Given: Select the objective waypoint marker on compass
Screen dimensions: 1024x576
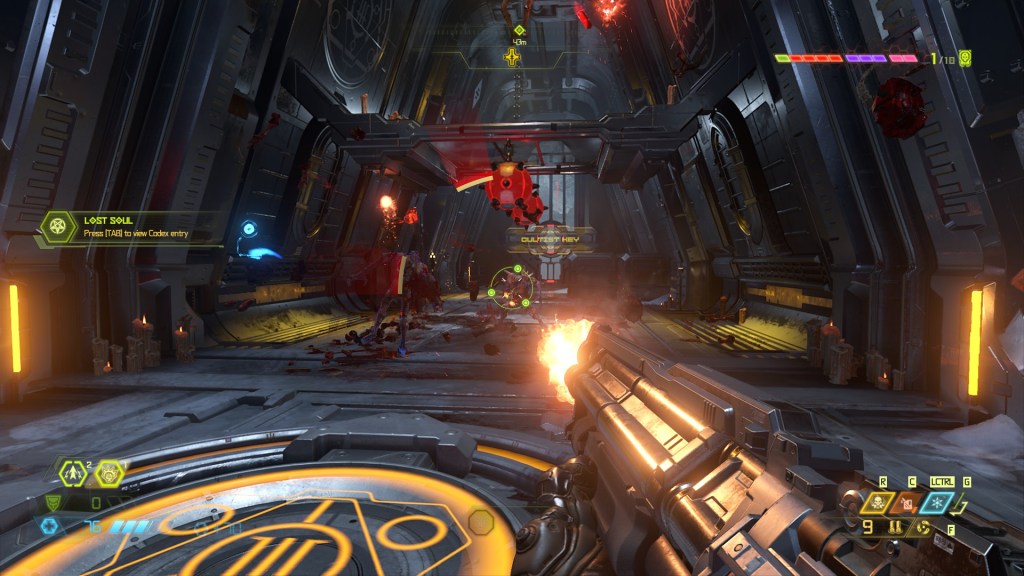Looking at the screenshot, I should click(x=512, y=56).
